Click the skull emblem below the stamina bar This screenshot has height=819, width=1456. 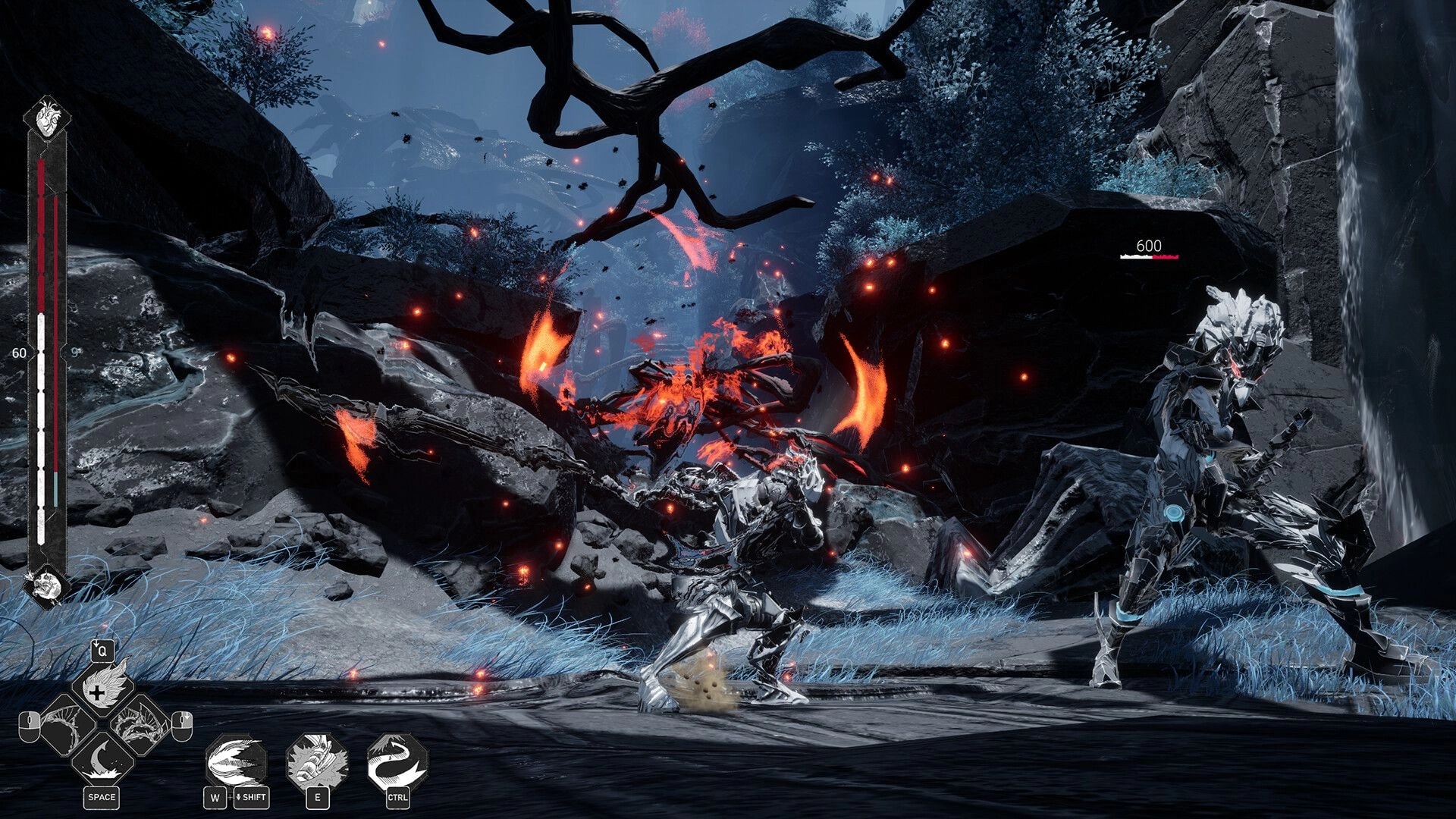coord(47,583)
